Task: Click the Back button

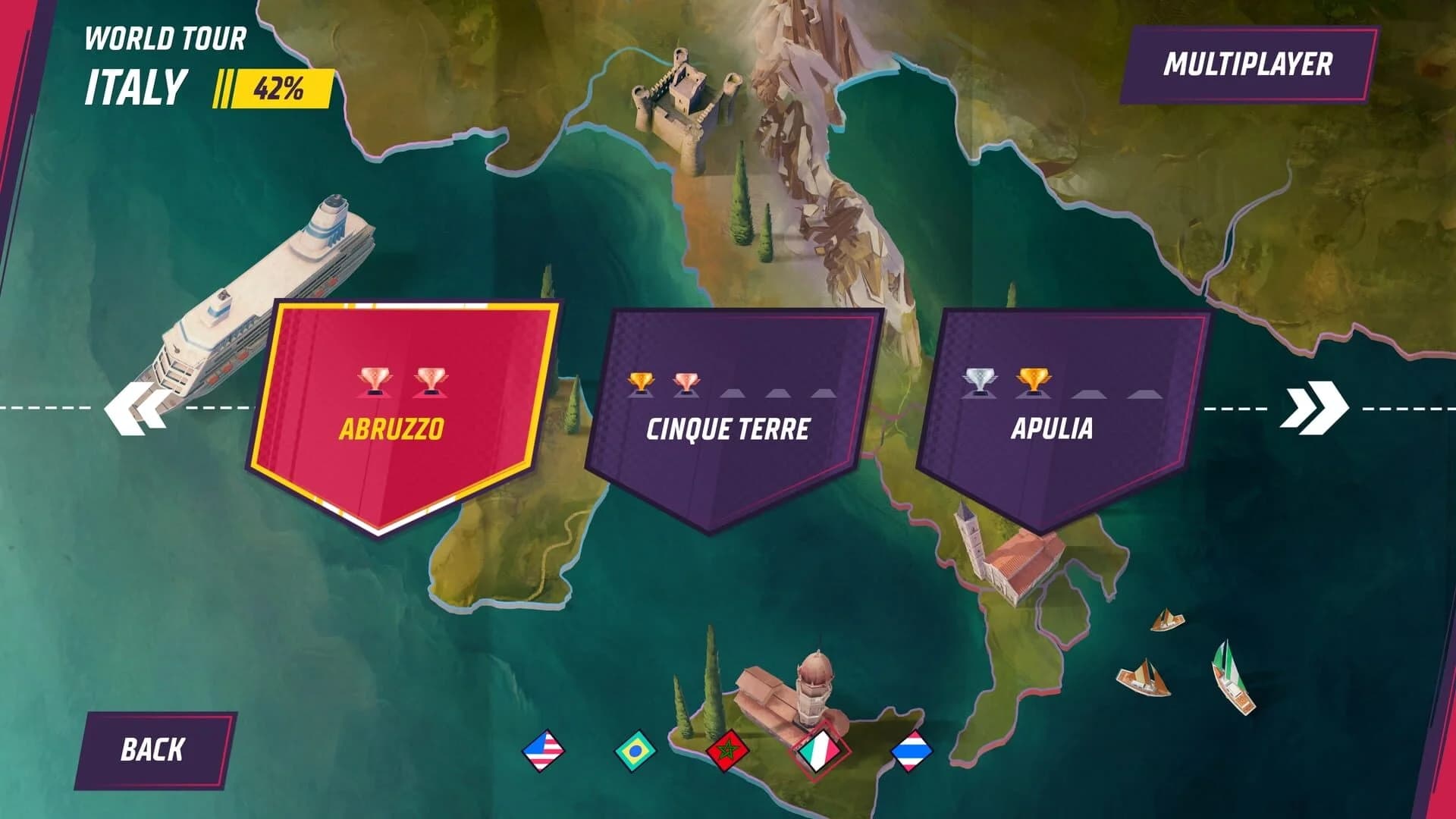Action: pos(155,748)
